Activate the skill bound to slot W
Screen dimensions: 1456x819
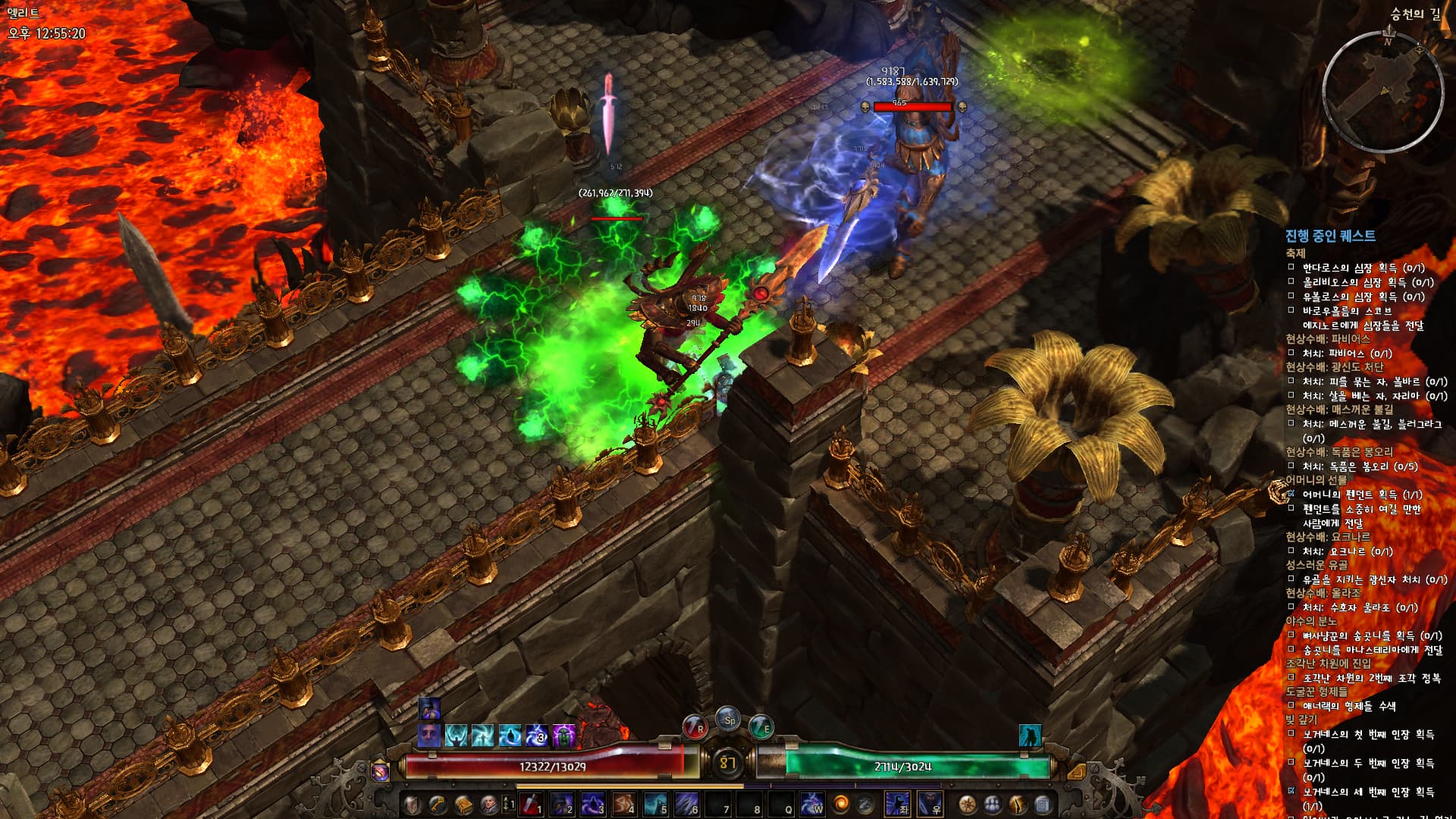point(812,805)
